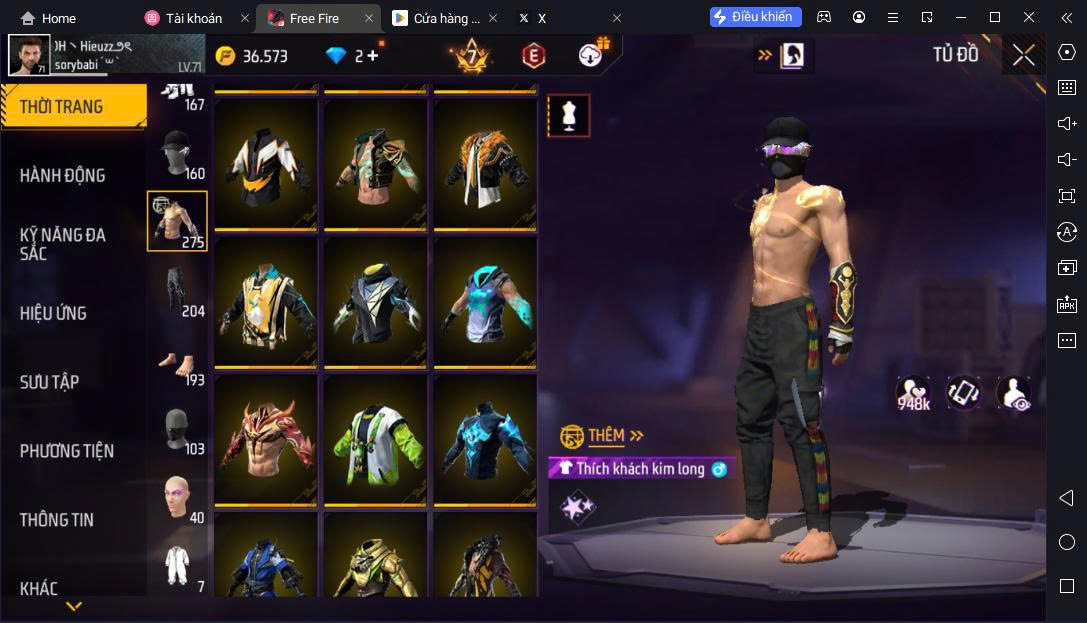Switch to the Tài khoản emulator tab
Screen dimensions: 1087x623
(x=183, y=18)
